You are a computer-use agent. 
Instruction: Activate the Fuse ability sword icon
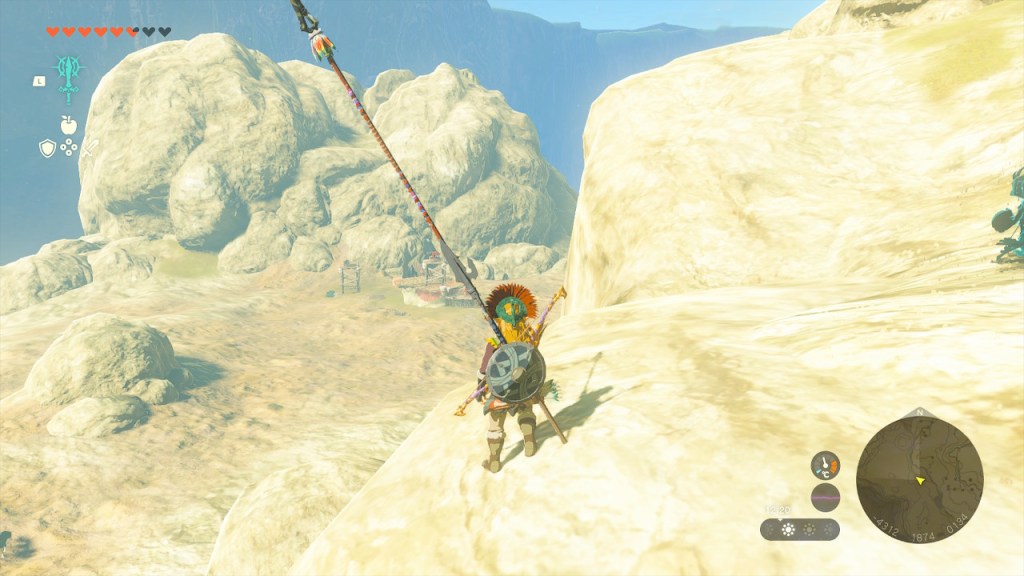(69, 76)
